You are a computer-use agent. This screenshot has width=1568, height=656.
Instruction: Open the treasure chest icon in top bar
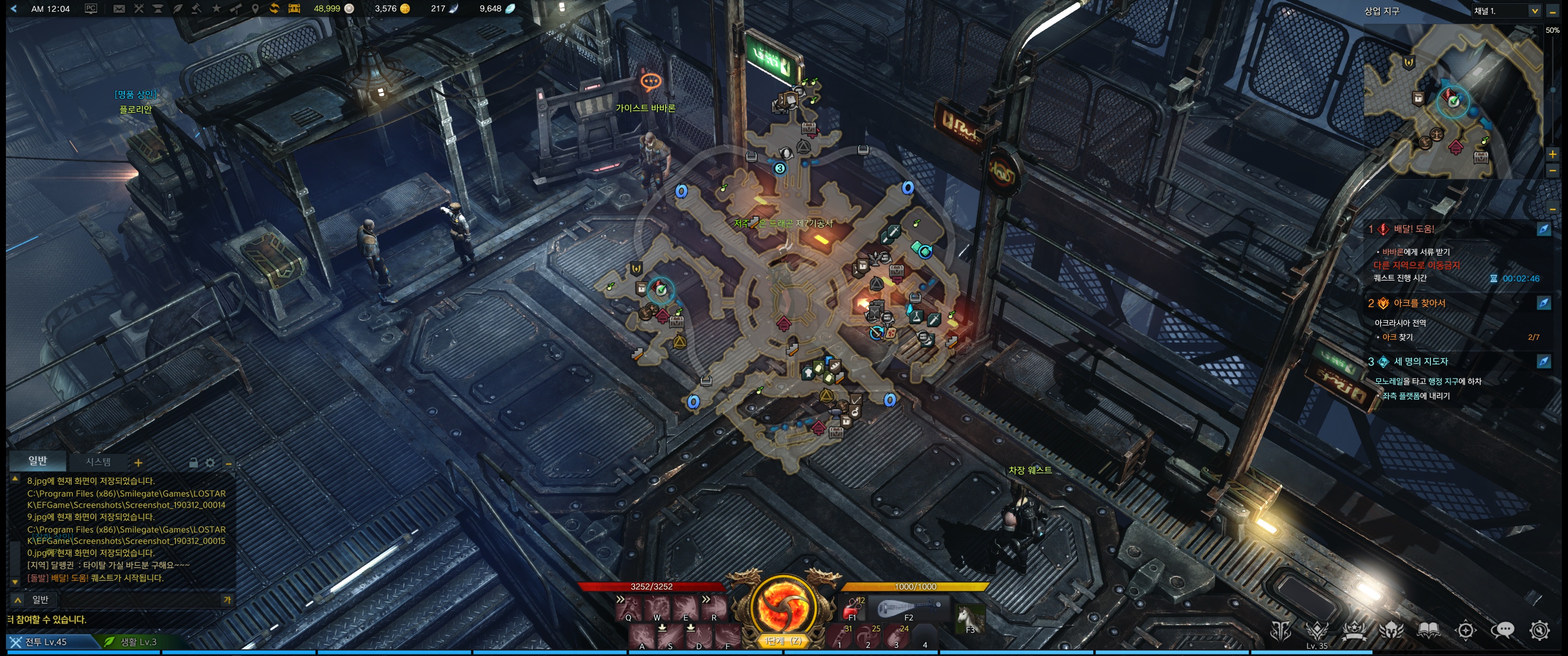[x=294, y=9]
